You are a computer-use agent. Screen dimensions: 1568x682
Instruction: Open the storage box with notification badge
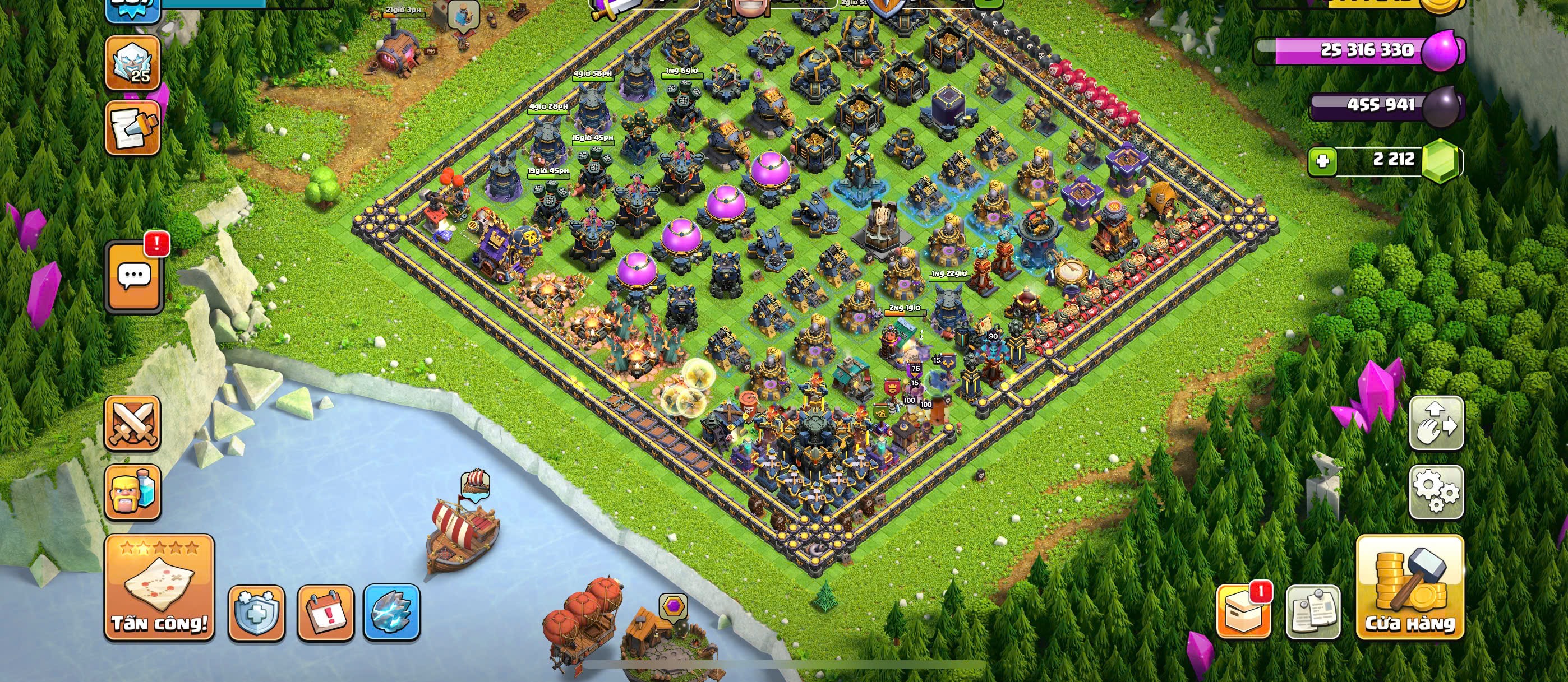(x=1243, y=612)
